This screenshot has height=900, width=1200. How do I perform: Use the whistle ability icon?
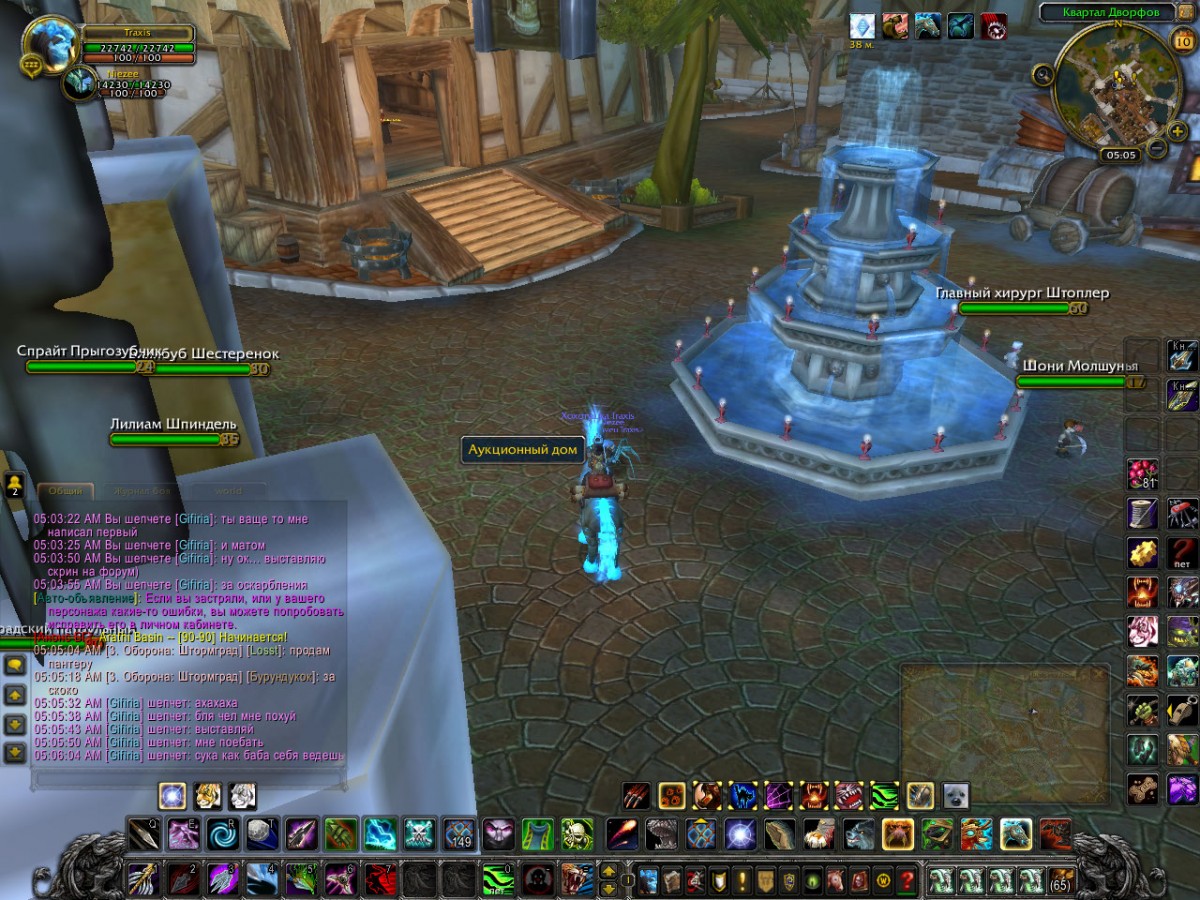(1183, 710)
